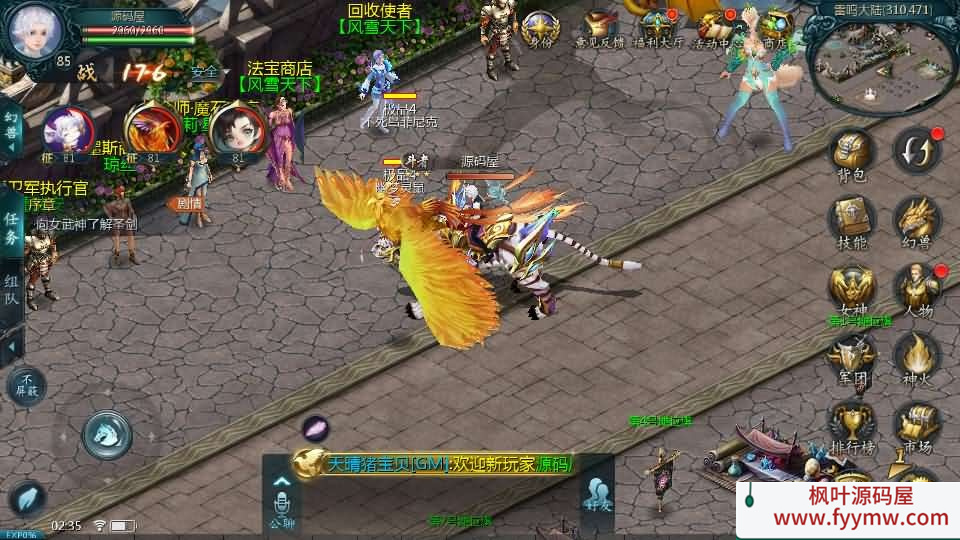Switch to the 任务 quest tab
This screenshot has height=540, width=960.
[12, 227]
